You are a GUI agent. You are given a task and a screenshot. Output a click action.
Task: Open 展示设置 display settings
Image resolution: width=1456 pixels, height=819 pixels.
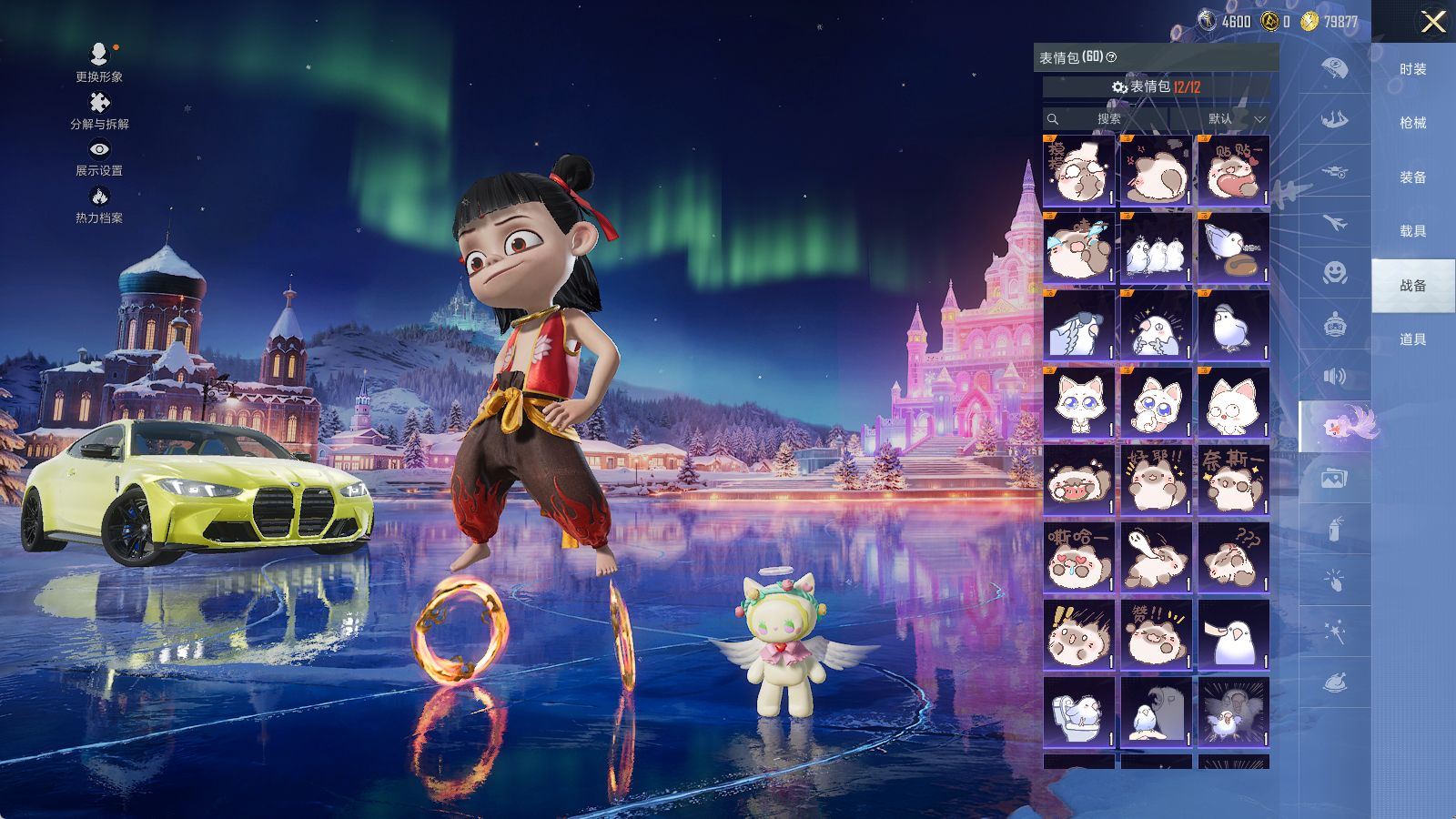[99, 157]
